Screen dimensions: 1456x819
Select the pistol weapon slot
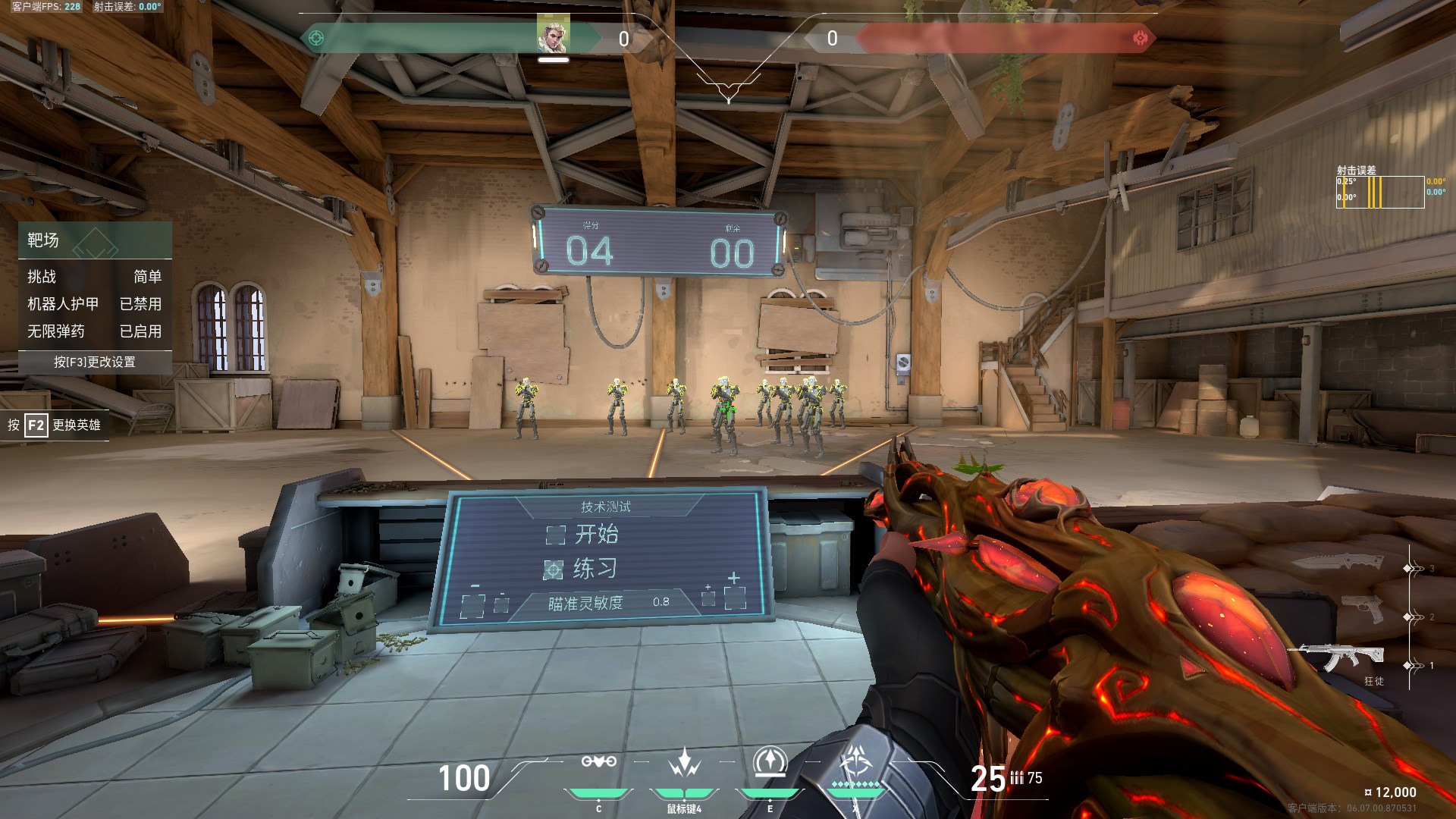(x=1362, y=610)
